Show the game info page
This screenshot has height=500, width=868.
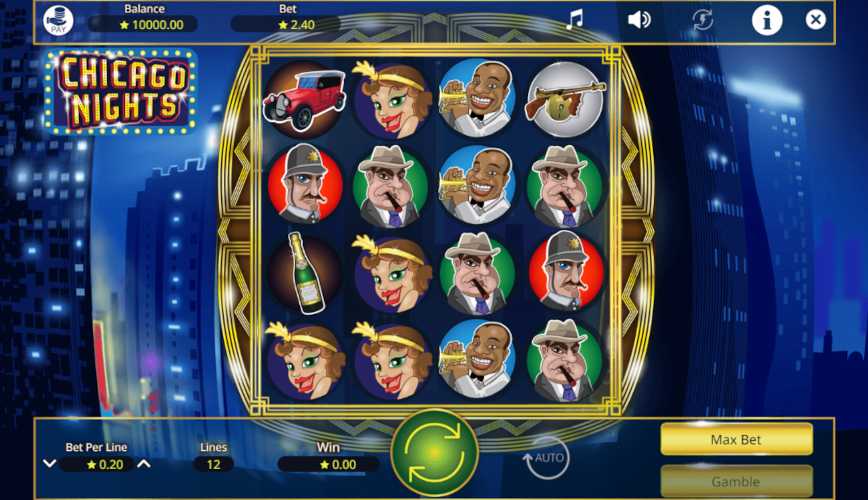[x=767, y=20]
